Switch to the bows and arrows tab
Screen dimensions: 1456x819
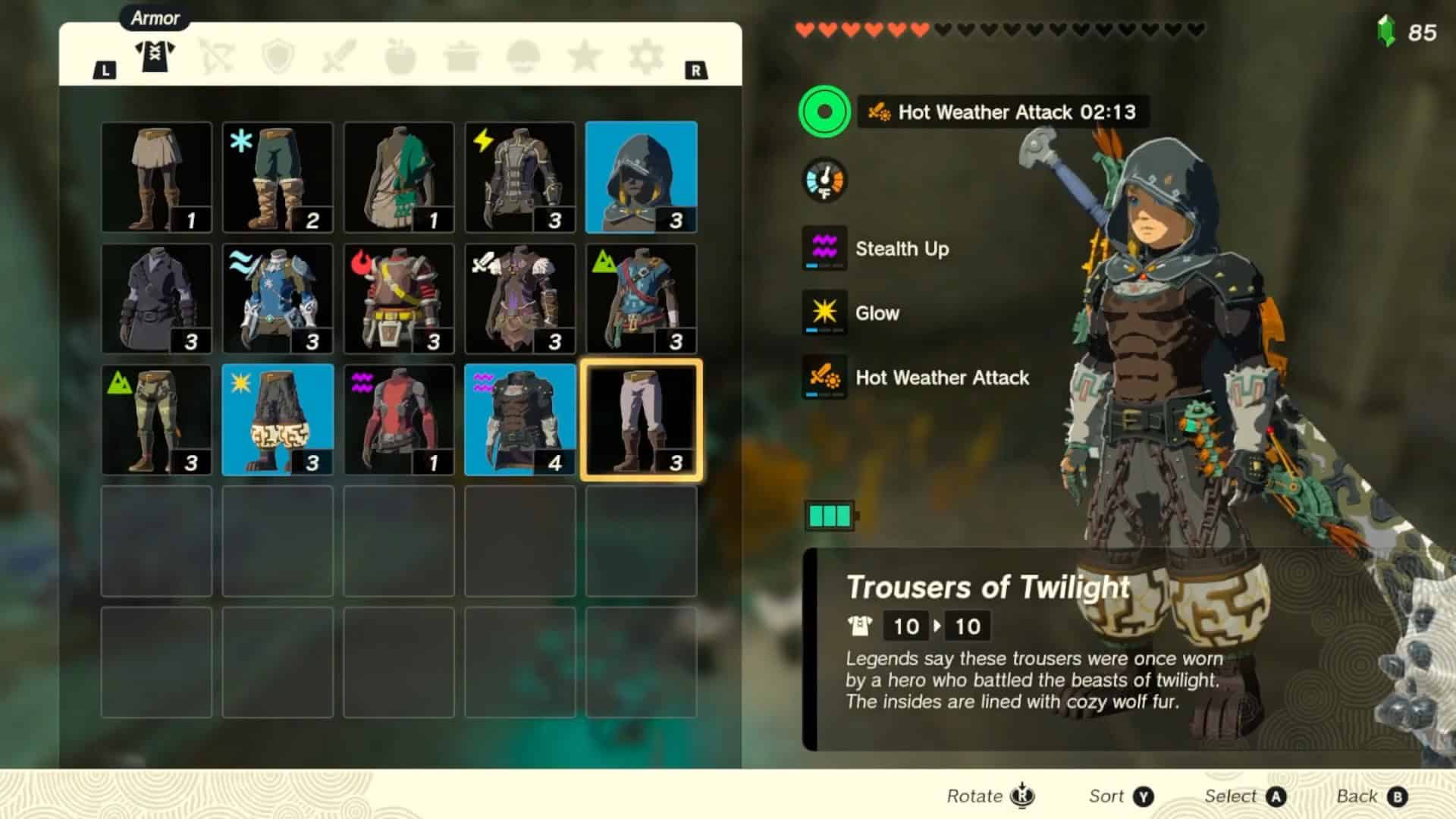(x=217, y=56)
